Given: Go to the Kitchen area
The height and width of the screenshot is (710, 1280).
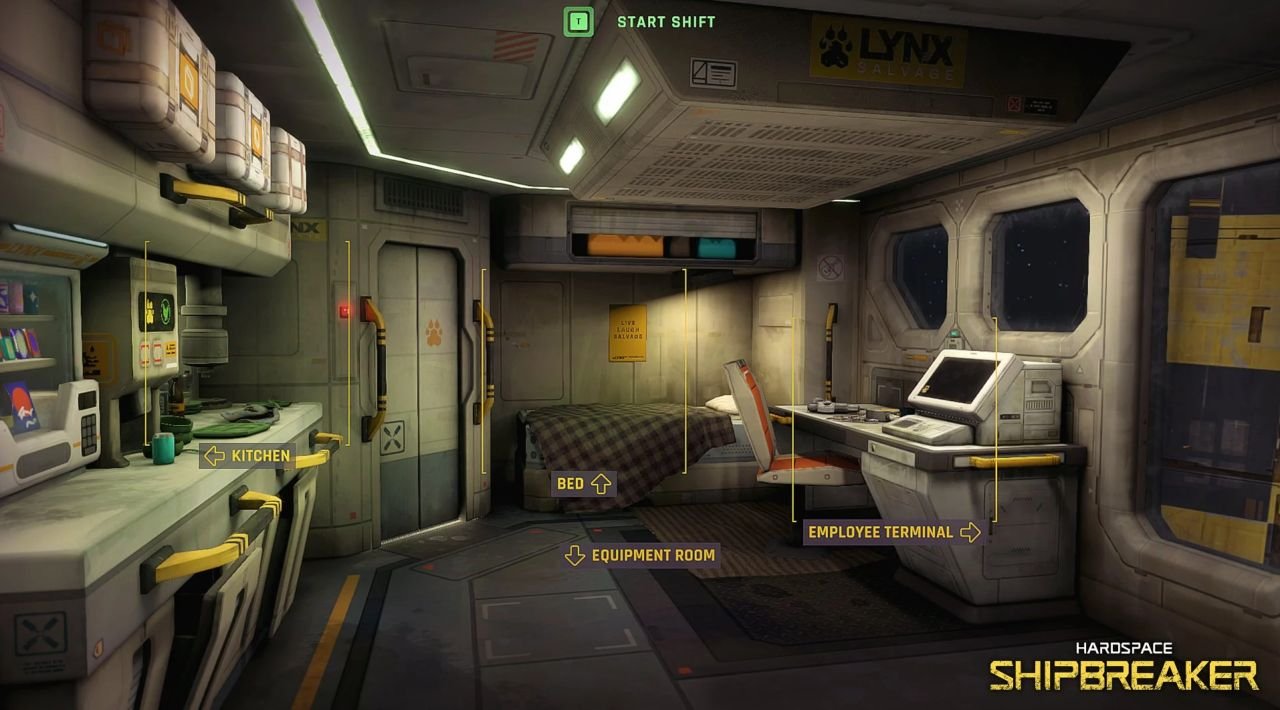Looking at the screenshot, I should pos(247,456).
